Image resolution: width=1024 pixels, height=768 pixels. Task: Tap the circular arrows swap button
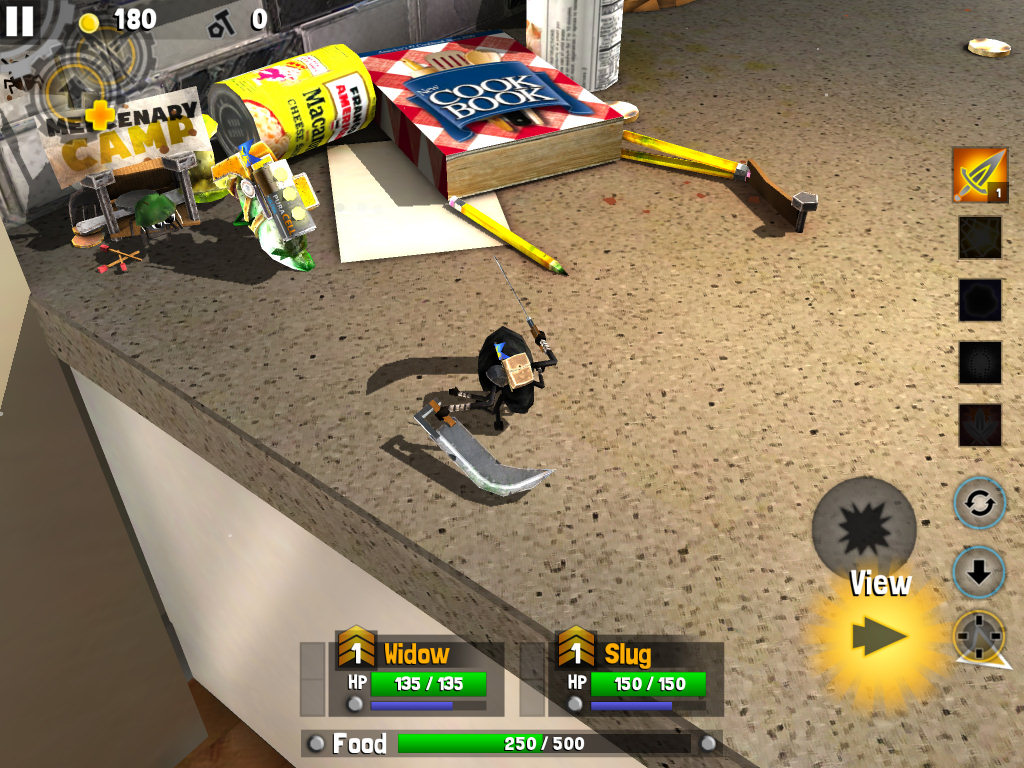point(979,503)
